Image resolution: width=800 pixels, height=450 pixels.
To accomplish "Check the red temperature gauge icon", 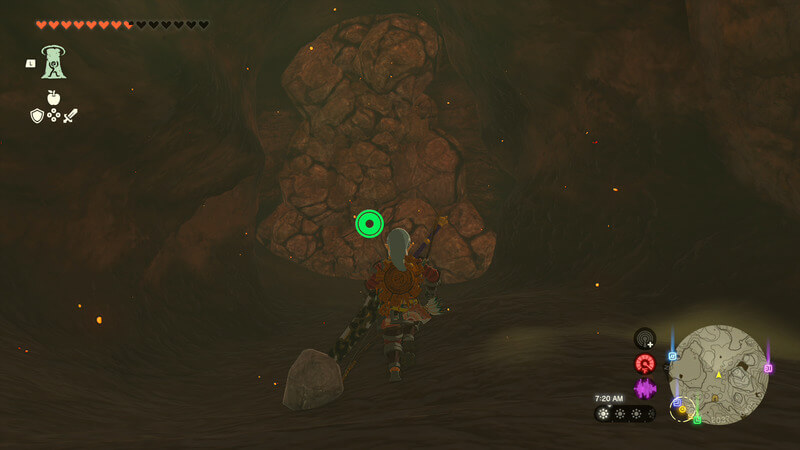I will click(x=645, y=363).
